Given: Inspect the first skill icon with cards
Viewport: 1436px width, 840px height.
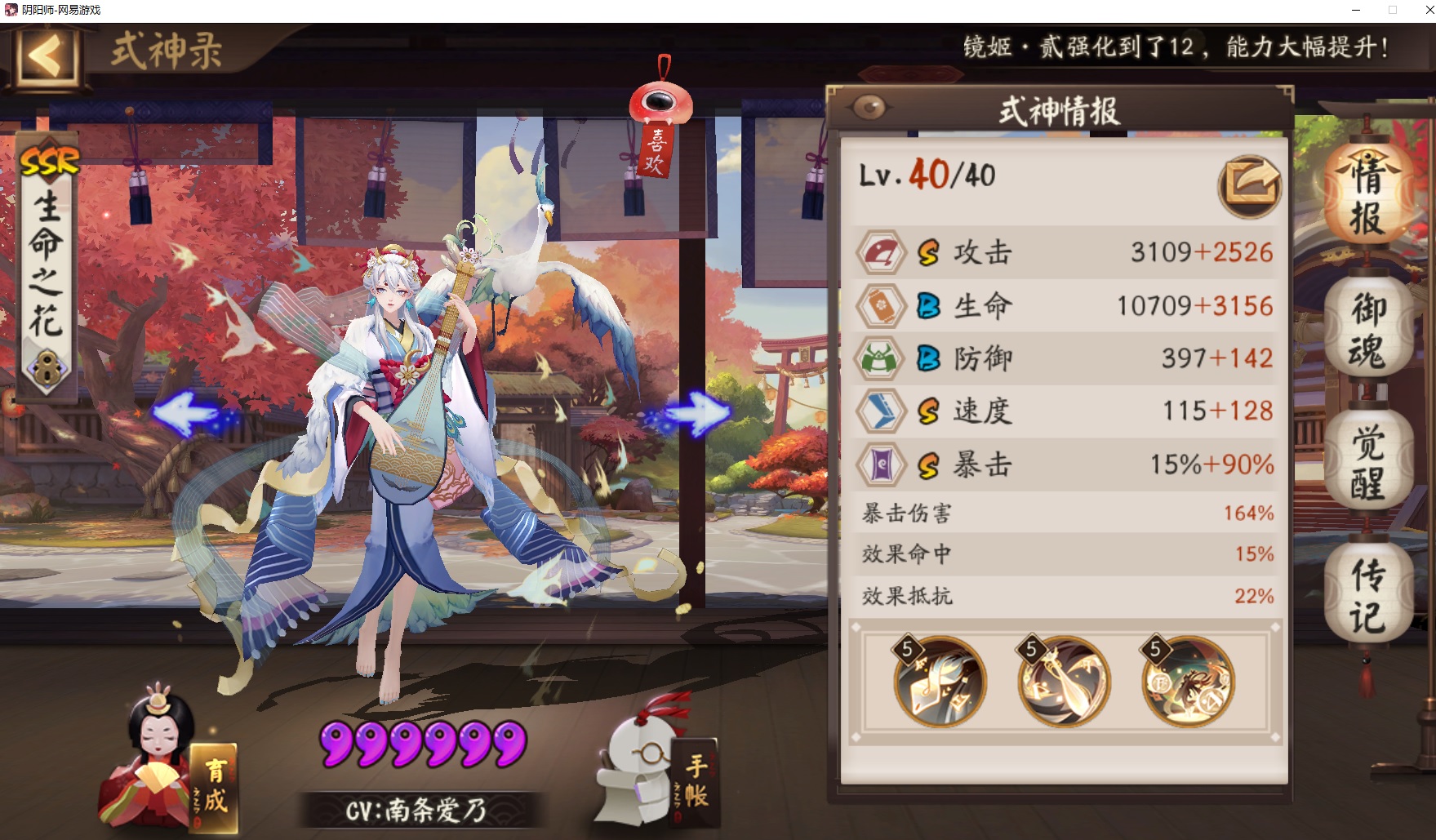Looking at the screenshot, I should point(940,682).
